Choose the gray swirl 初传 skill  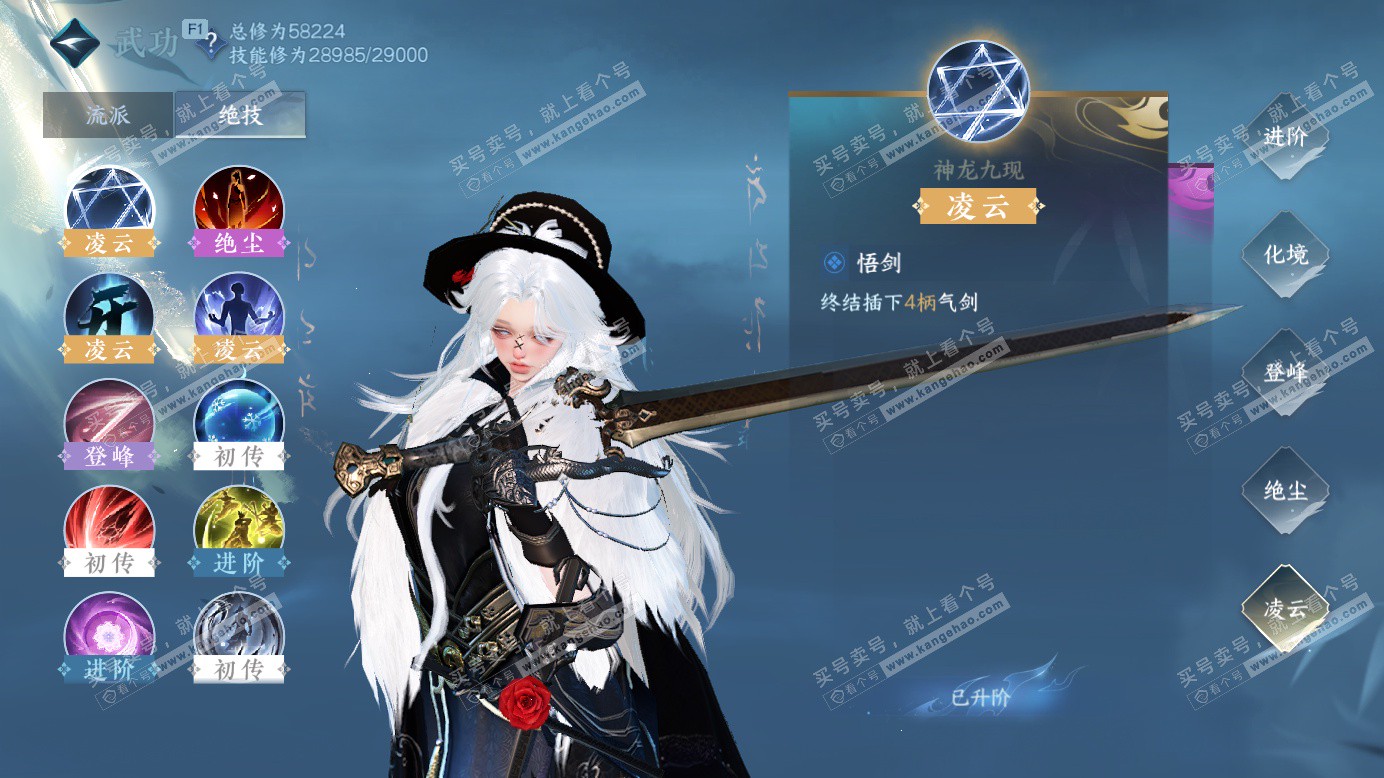coord(238,634)
